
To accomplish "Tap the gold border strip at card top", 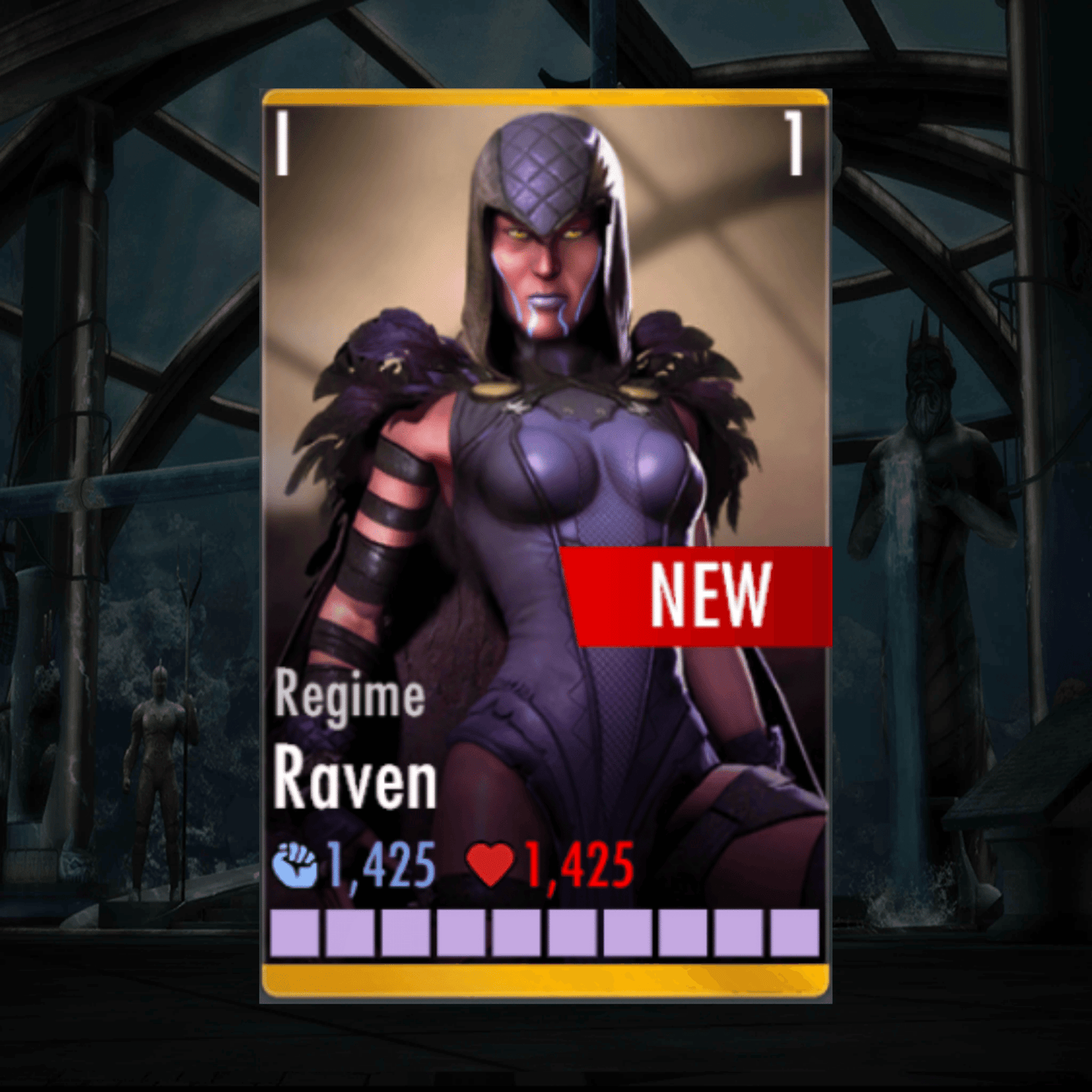I will point(544,97).
